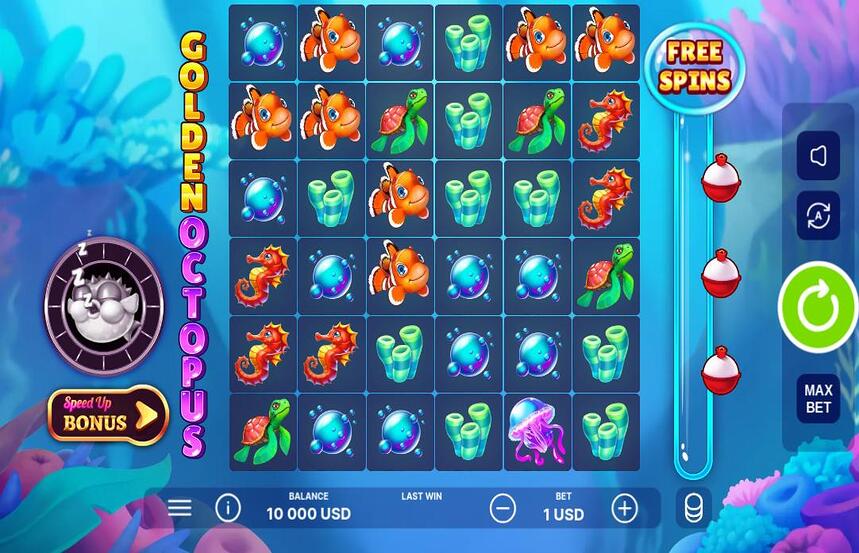Spin the reels with the green button
Screen dimensions: 859x553
tap(818, 307)
